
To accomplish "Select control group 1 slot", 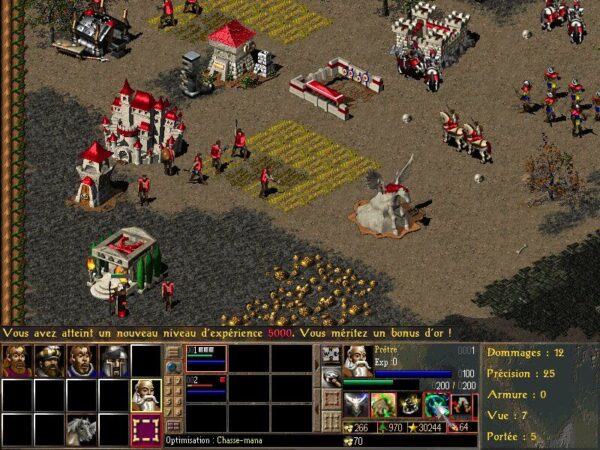I will coord(206,357).
